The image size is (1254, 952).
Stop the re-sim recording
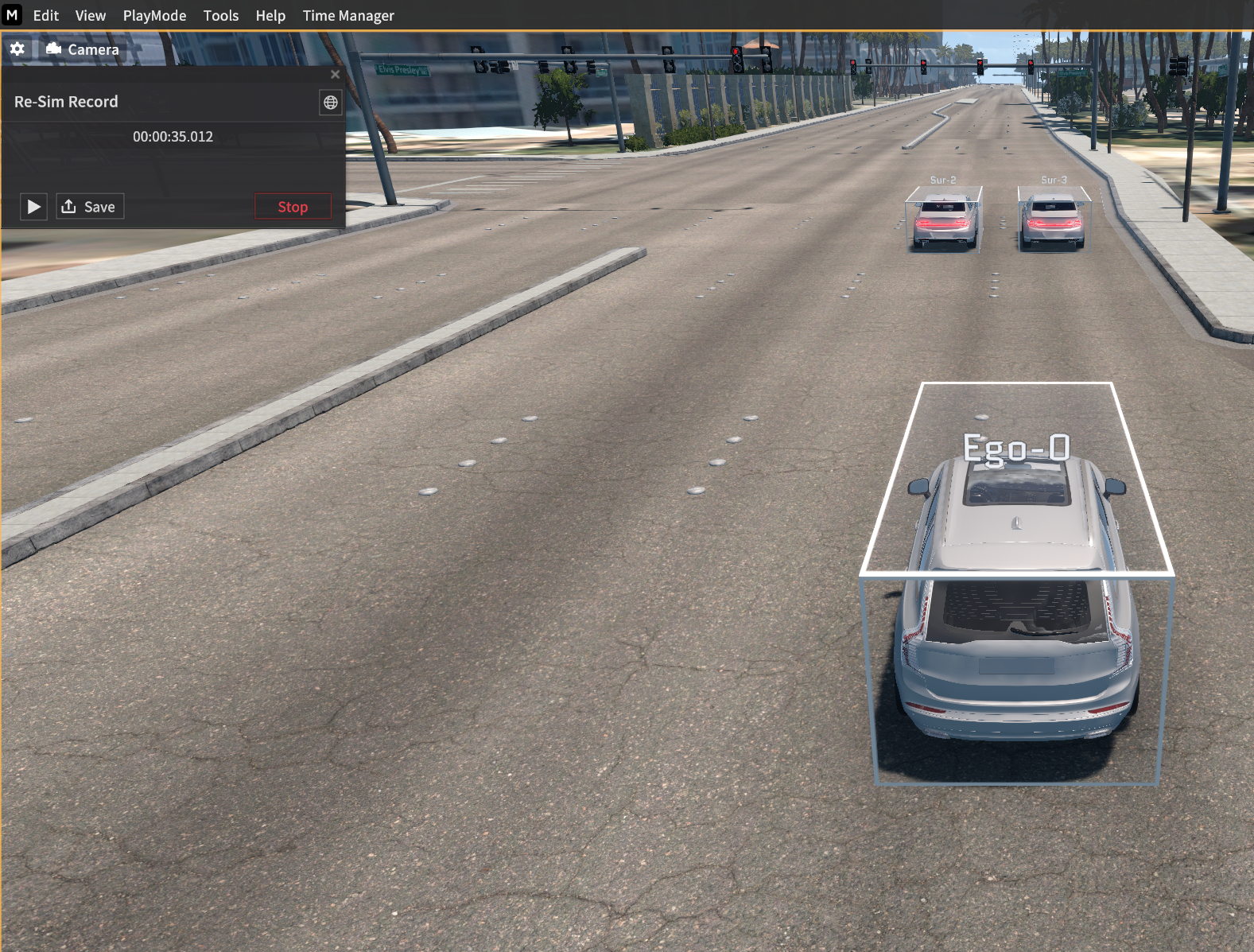[293, 207]
